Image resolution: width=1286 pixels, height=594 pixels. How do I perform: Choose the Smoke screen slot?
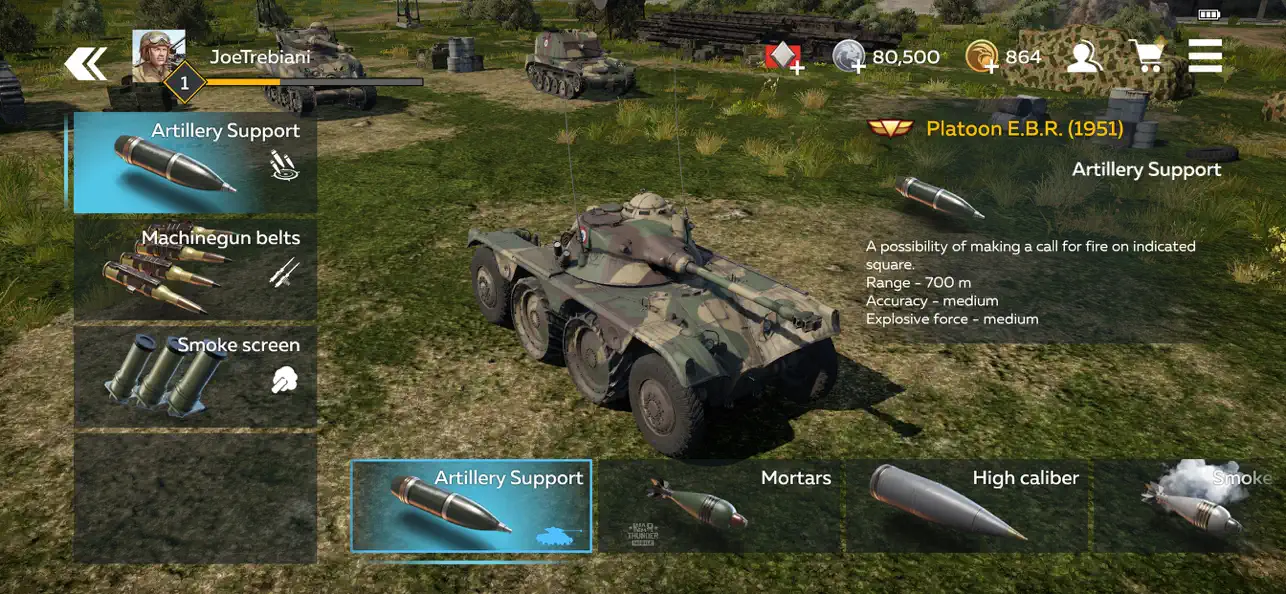click(195, 377)
